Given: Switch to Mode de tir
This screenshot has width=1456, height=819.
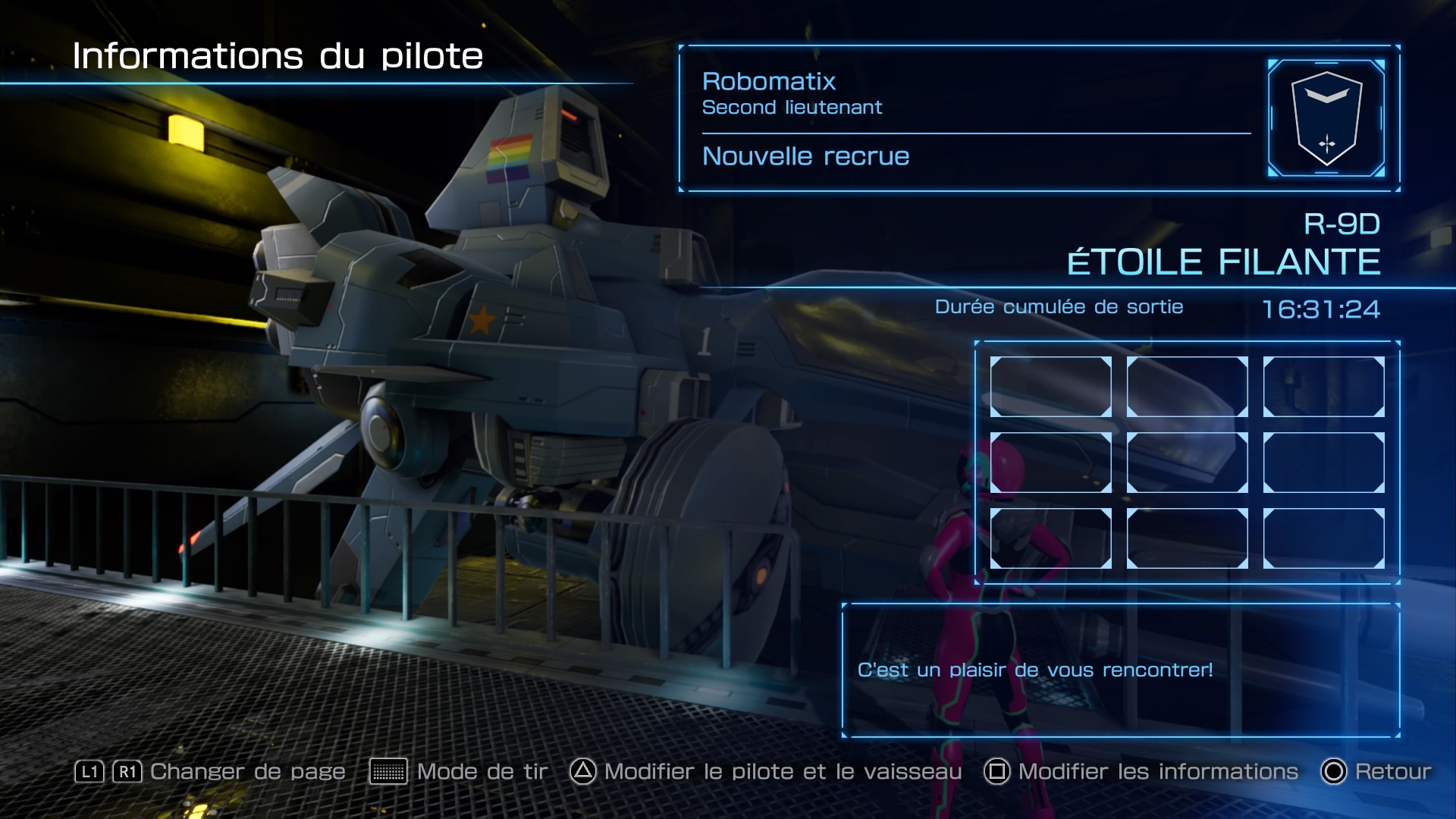Looking at the screenshot, I should point(459,772).
